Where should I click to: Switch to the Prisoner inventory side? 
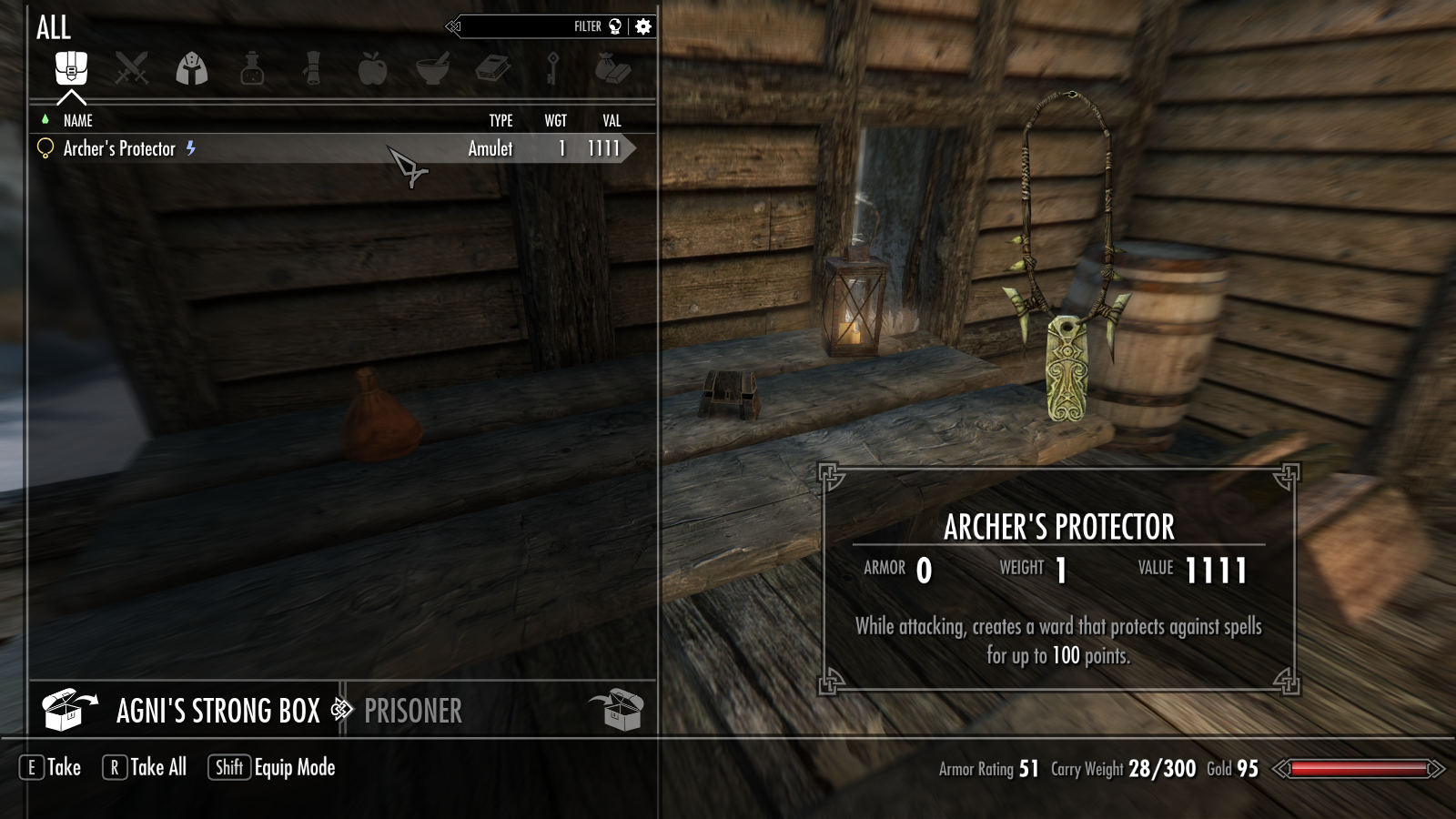[413, 711]
